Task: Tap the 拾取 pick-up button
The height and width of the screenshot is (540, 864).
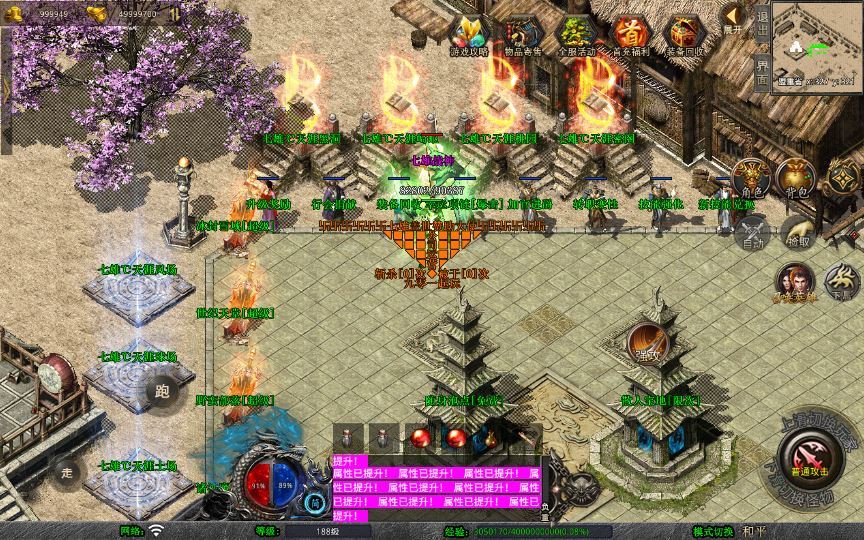Action: [797, 233]
